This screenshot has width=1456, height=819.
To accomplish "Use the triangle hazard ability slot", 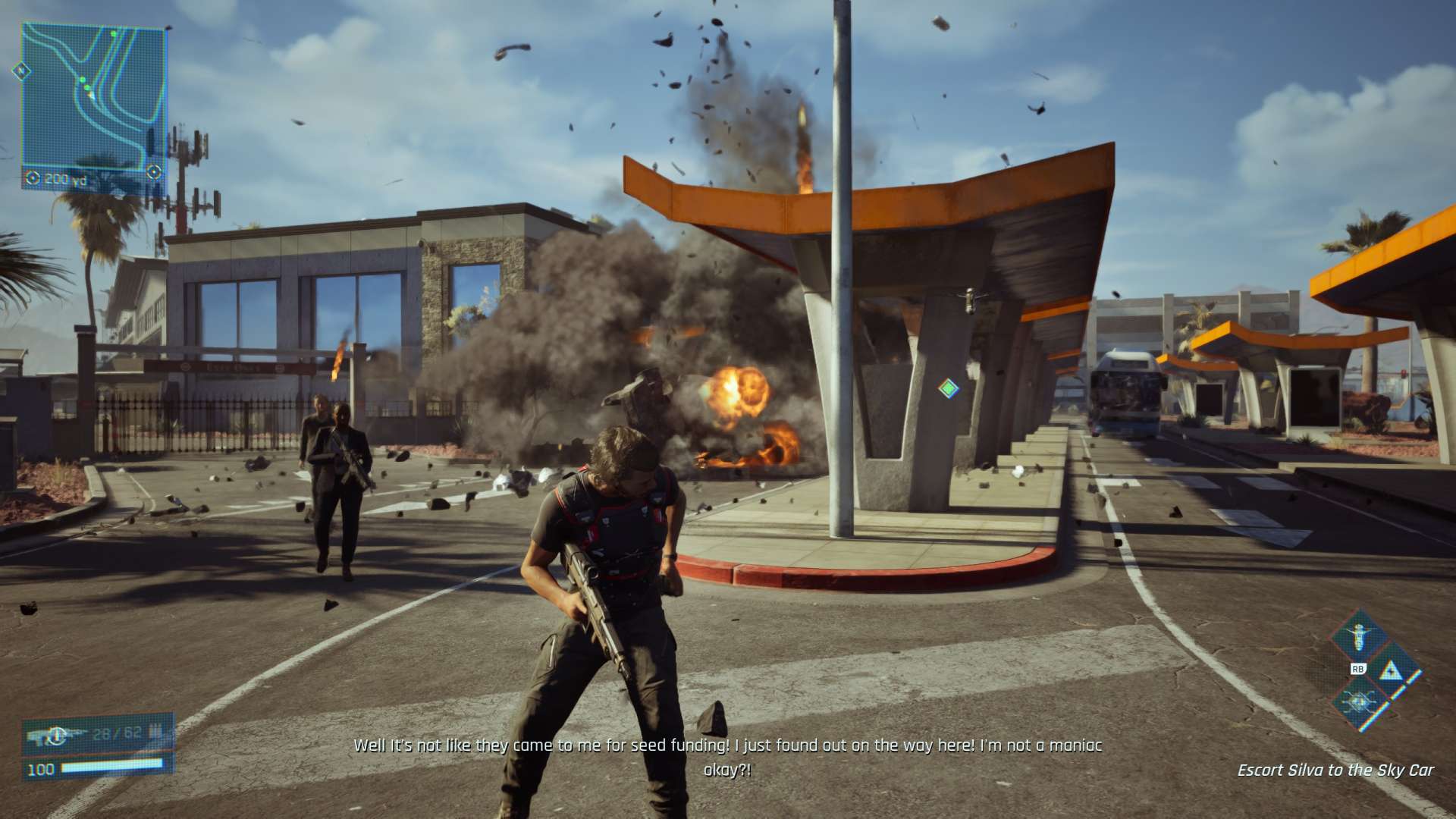I will [x=1391, y=670].
